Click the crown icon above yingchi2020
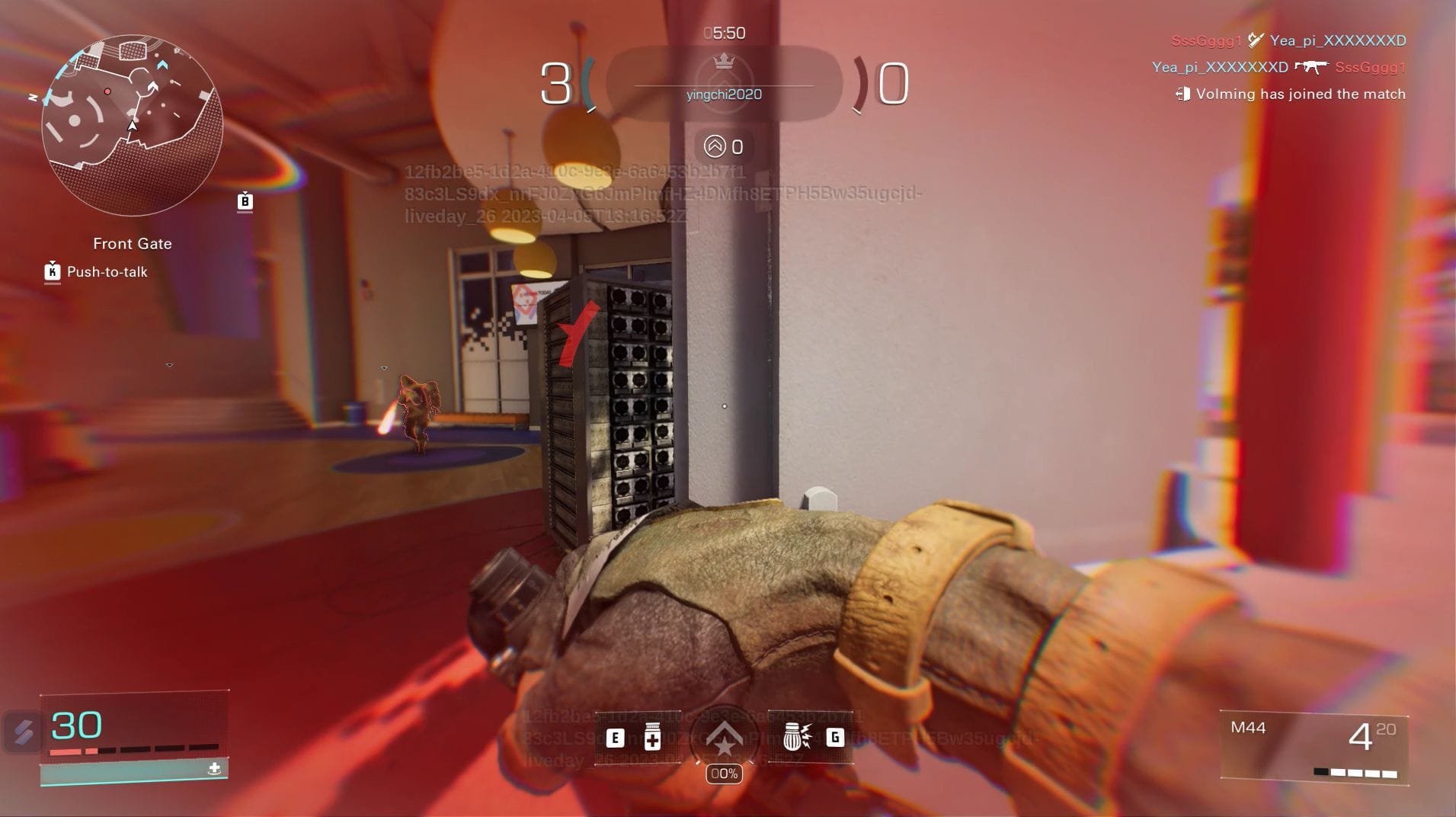The height and width of the screenshot is (817, 1456). (x=724, y=61)
